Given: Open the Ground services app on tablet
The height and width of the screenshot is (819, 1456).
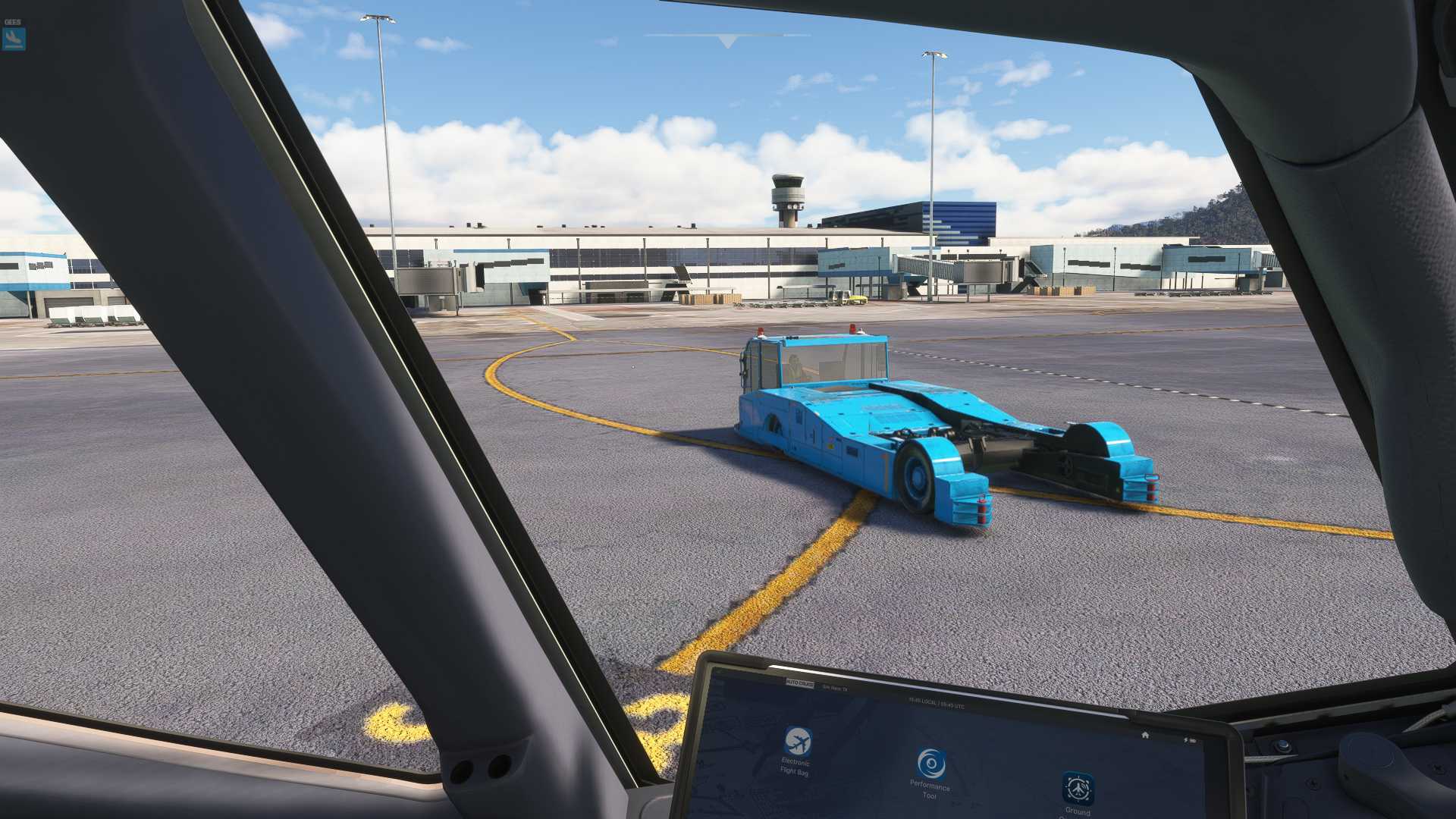Looking at the screenshot, I should pyautogui.click(x=1077, y=789).
